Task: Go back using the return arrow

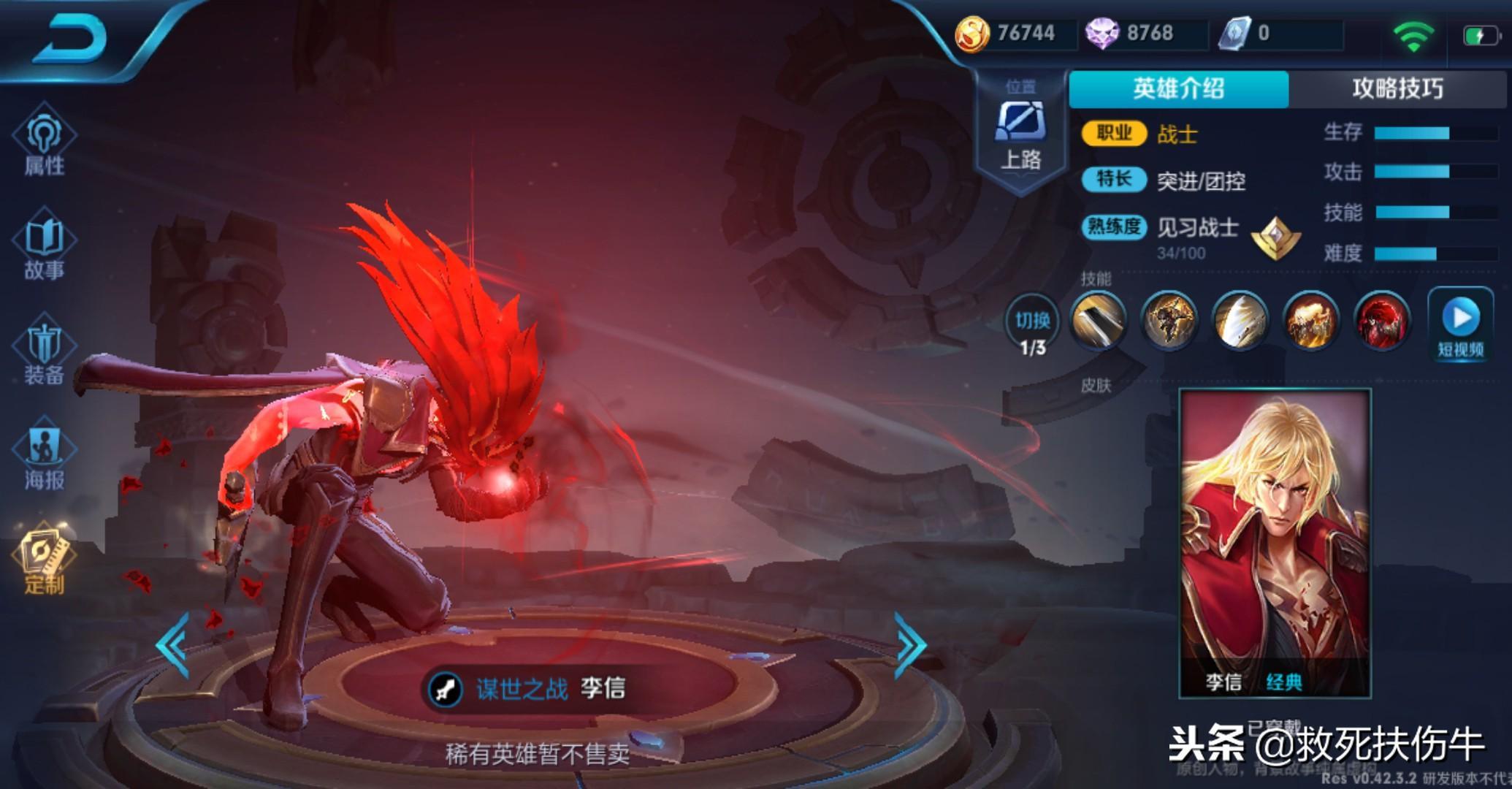Action: (71, 38)
